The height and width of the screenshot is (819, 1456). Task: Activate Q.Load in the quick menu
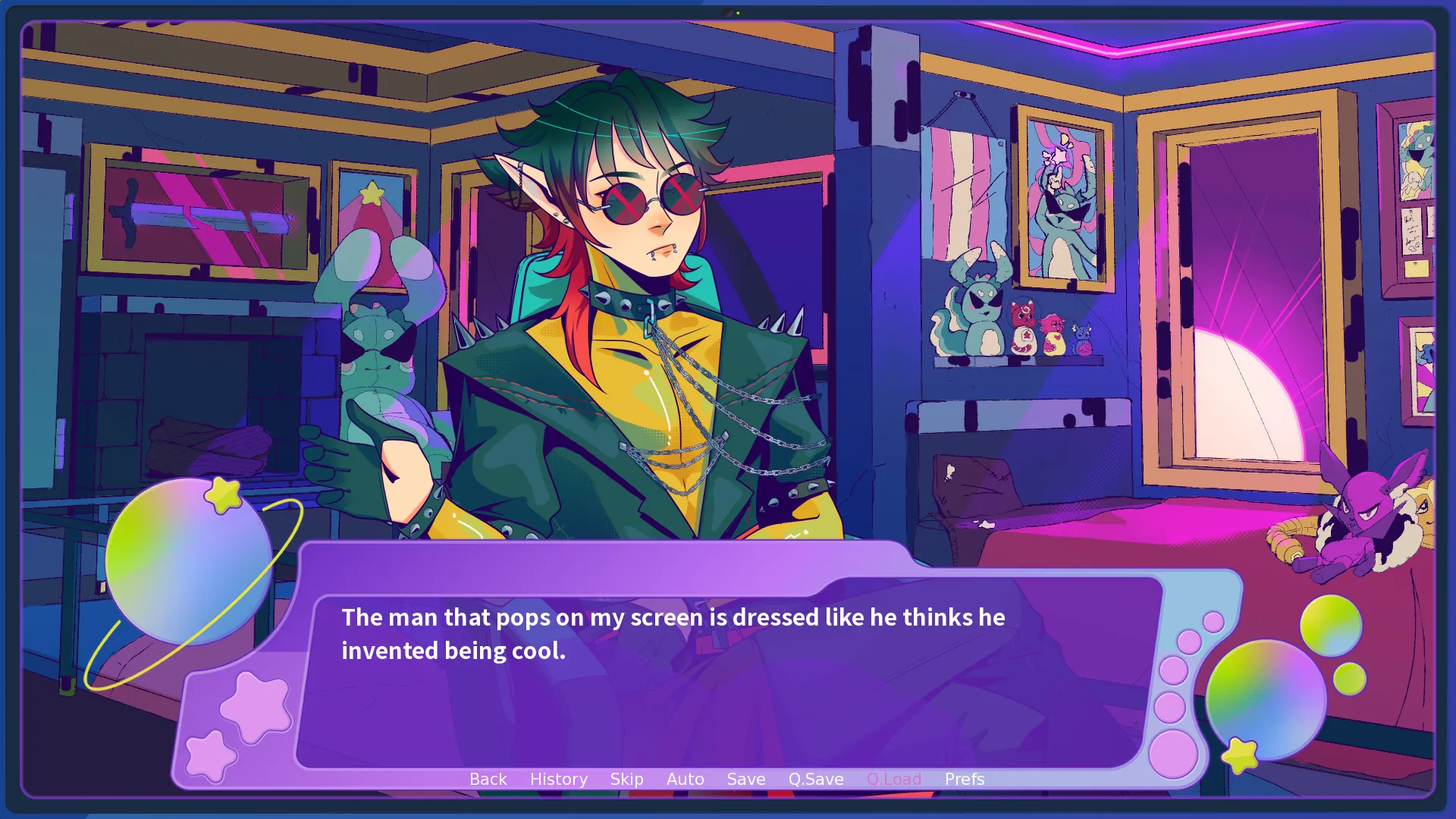[x=895, y=779]
